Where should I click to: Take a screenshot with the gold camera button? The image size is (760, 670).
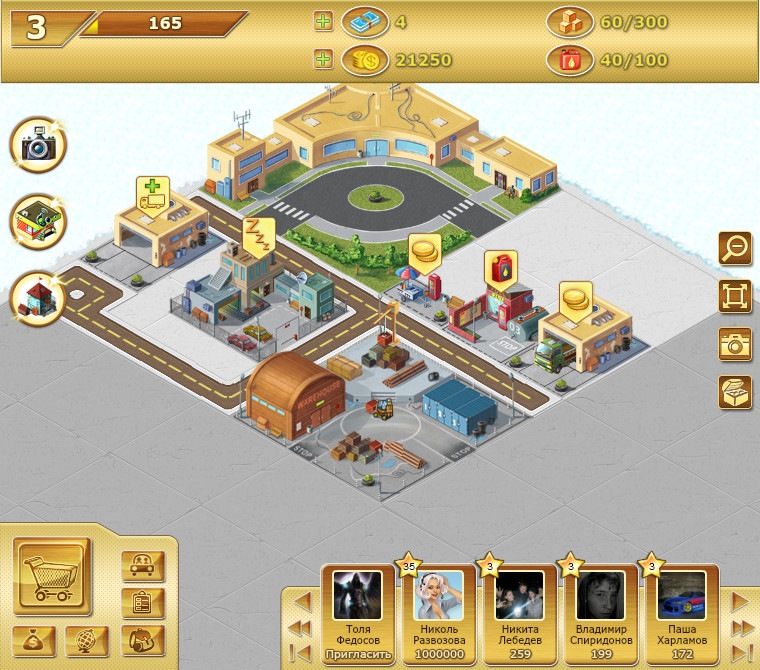(735, 344)
